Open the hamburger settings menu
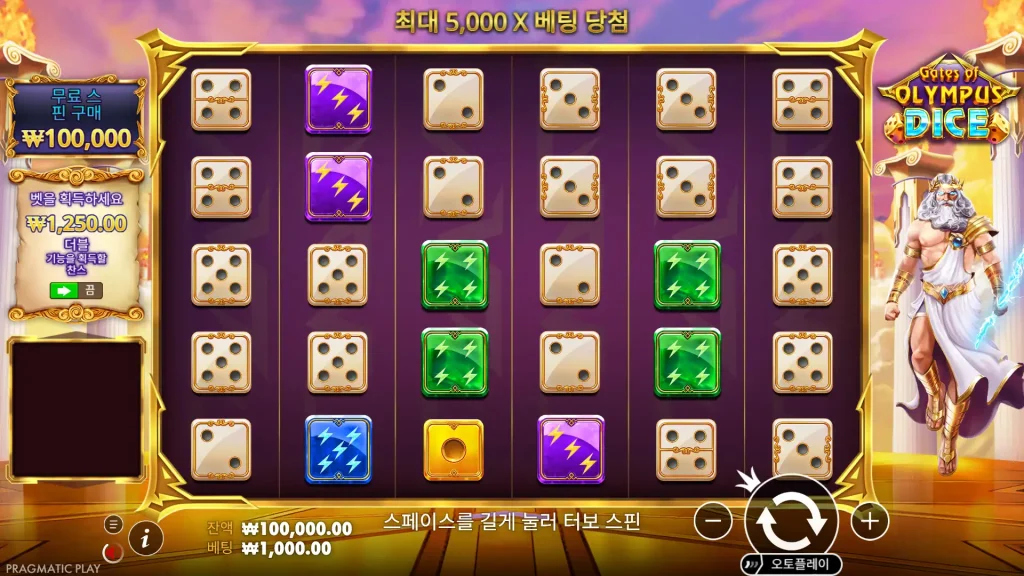The width and height of the screenshot is (1024, 576). (x=113, y=524)
